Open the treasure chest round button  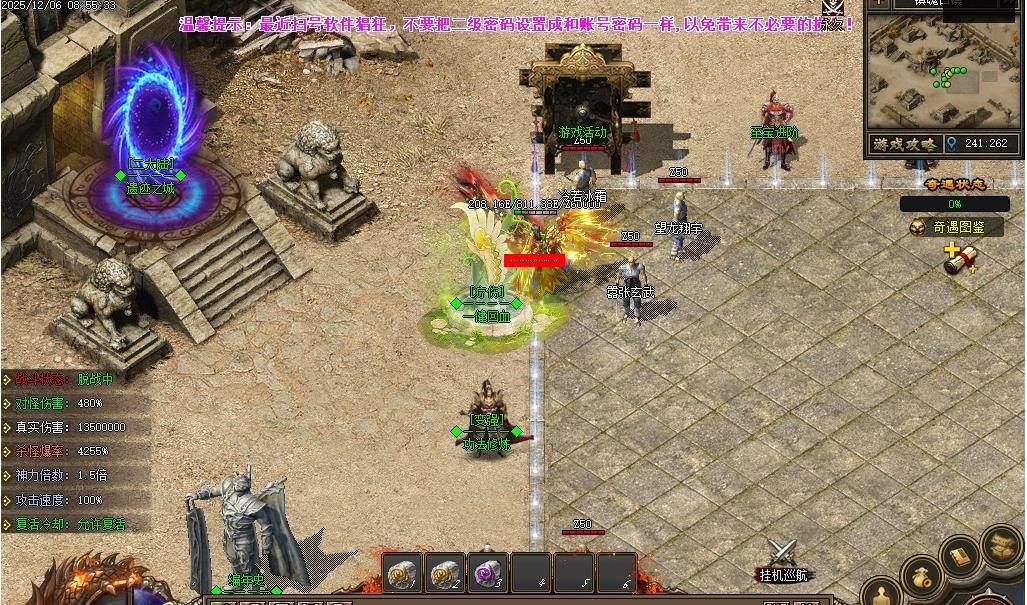(x=1001, y=545)
